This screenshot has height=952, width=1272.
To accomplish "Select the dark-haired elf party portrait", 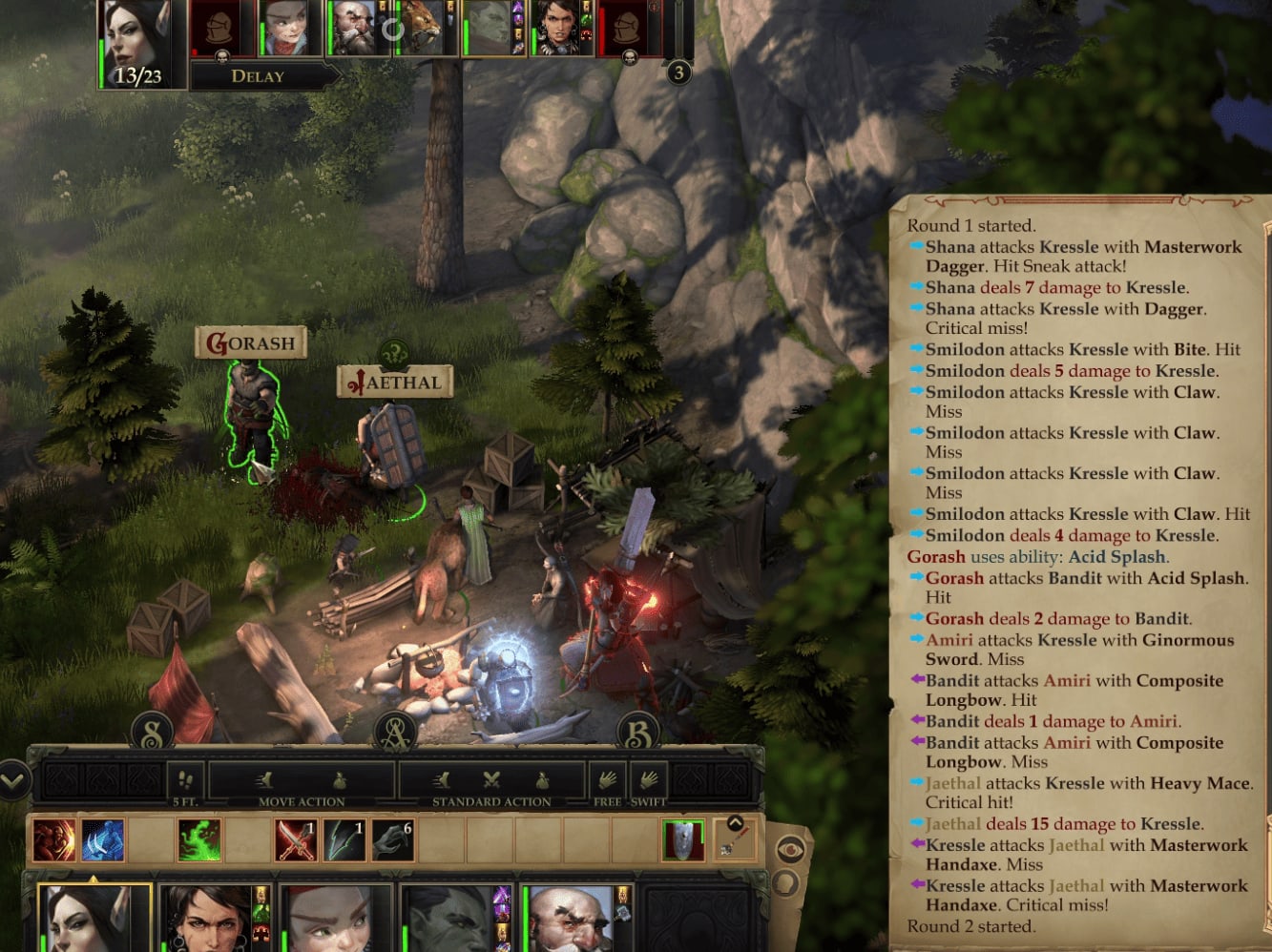I will tap(94, 920).
